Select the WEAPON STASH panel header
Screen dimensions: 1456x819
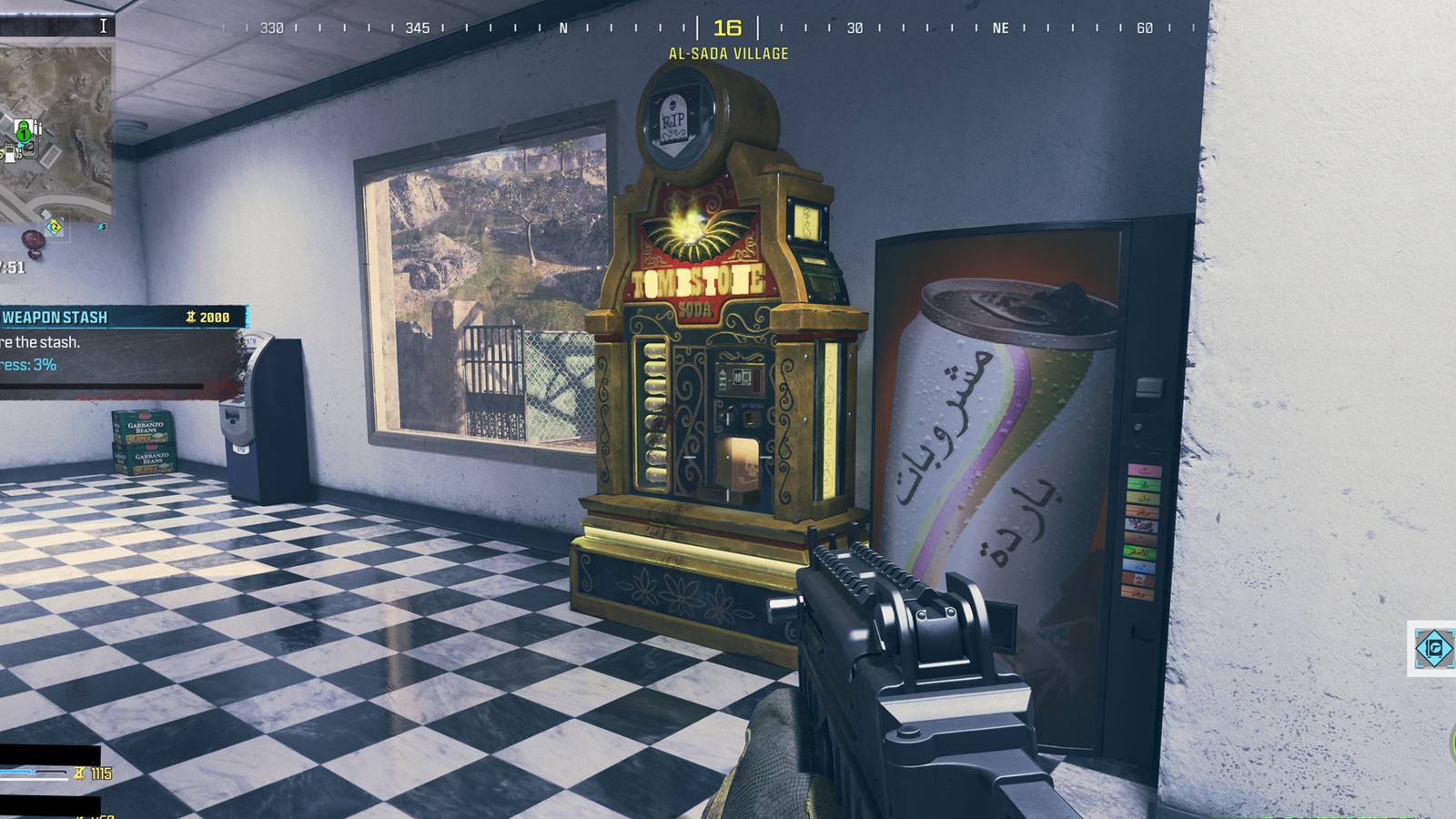pos(56,318)
